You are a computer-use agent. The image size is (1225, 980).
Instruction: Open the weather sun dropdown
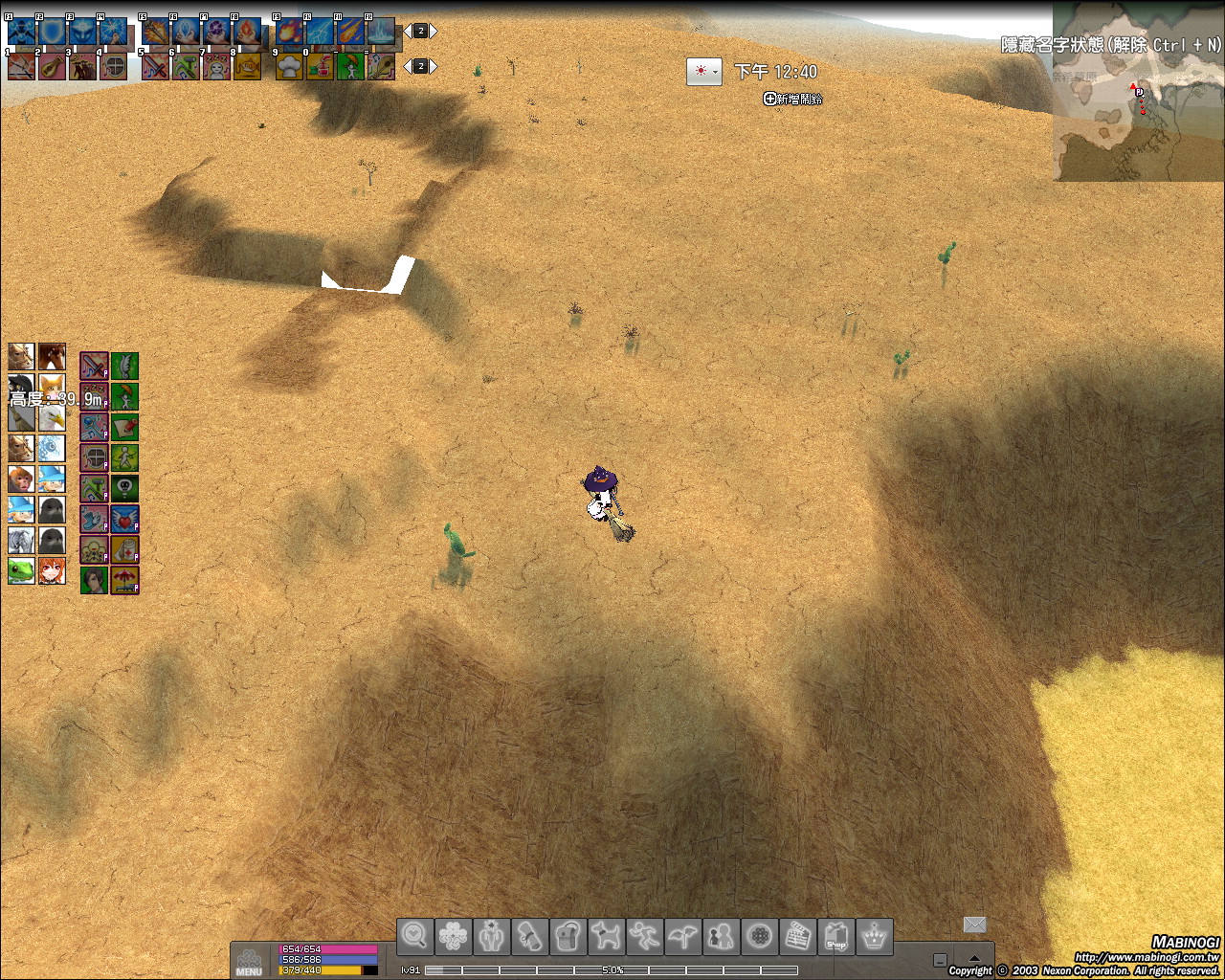coord(703,72)
